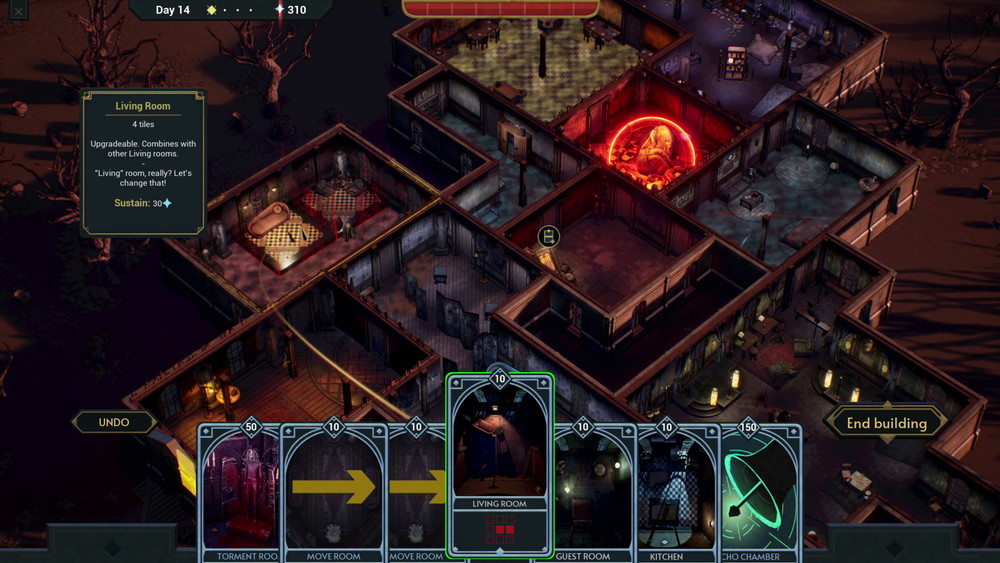Choose the highlighted Living Room card
The width and height of the screenshot is (1000, 563).
tap(499, 465)
